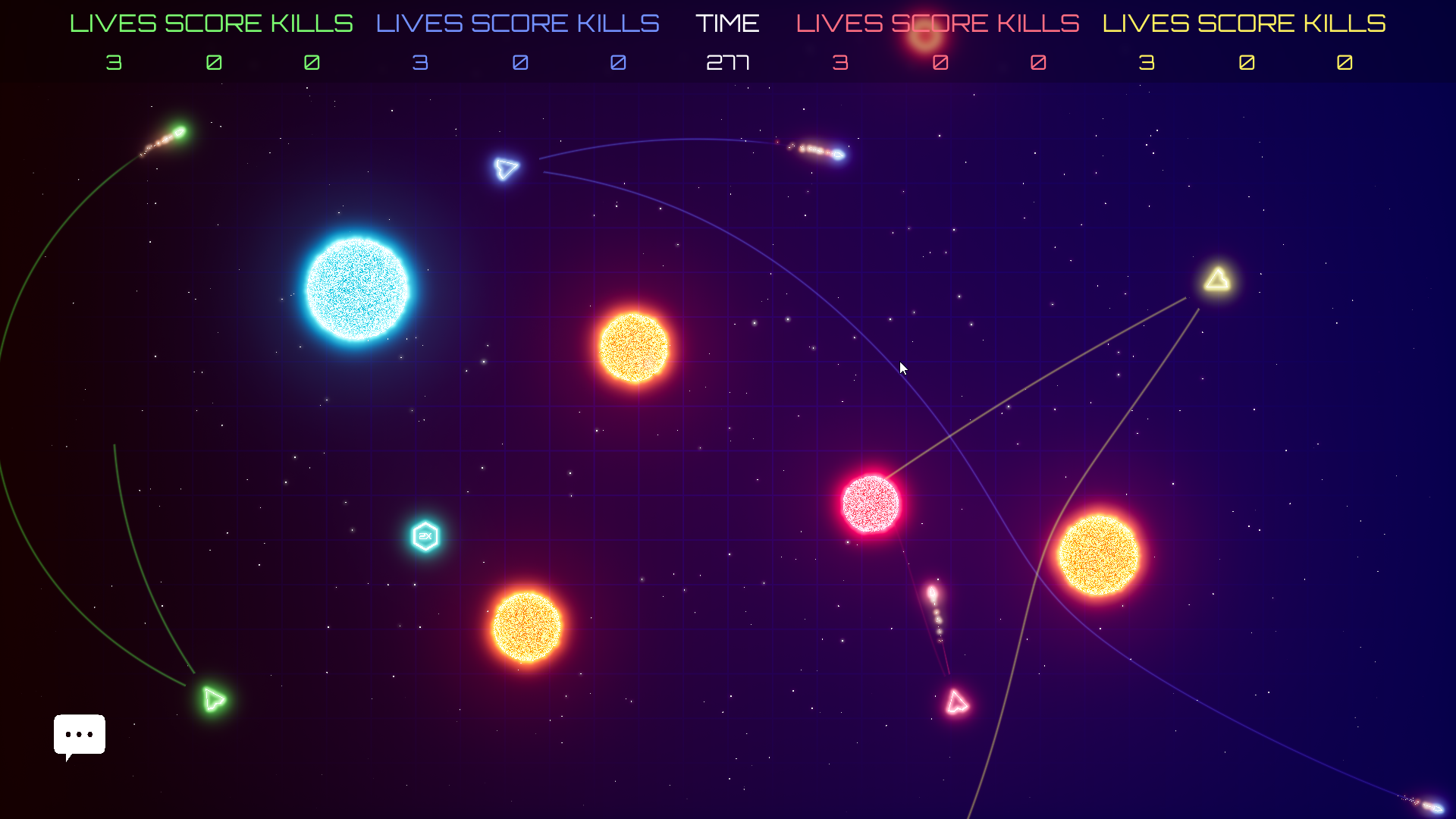Click the blue player's LIVES count of 3
1456x819 pixels.
click(419, 64)
